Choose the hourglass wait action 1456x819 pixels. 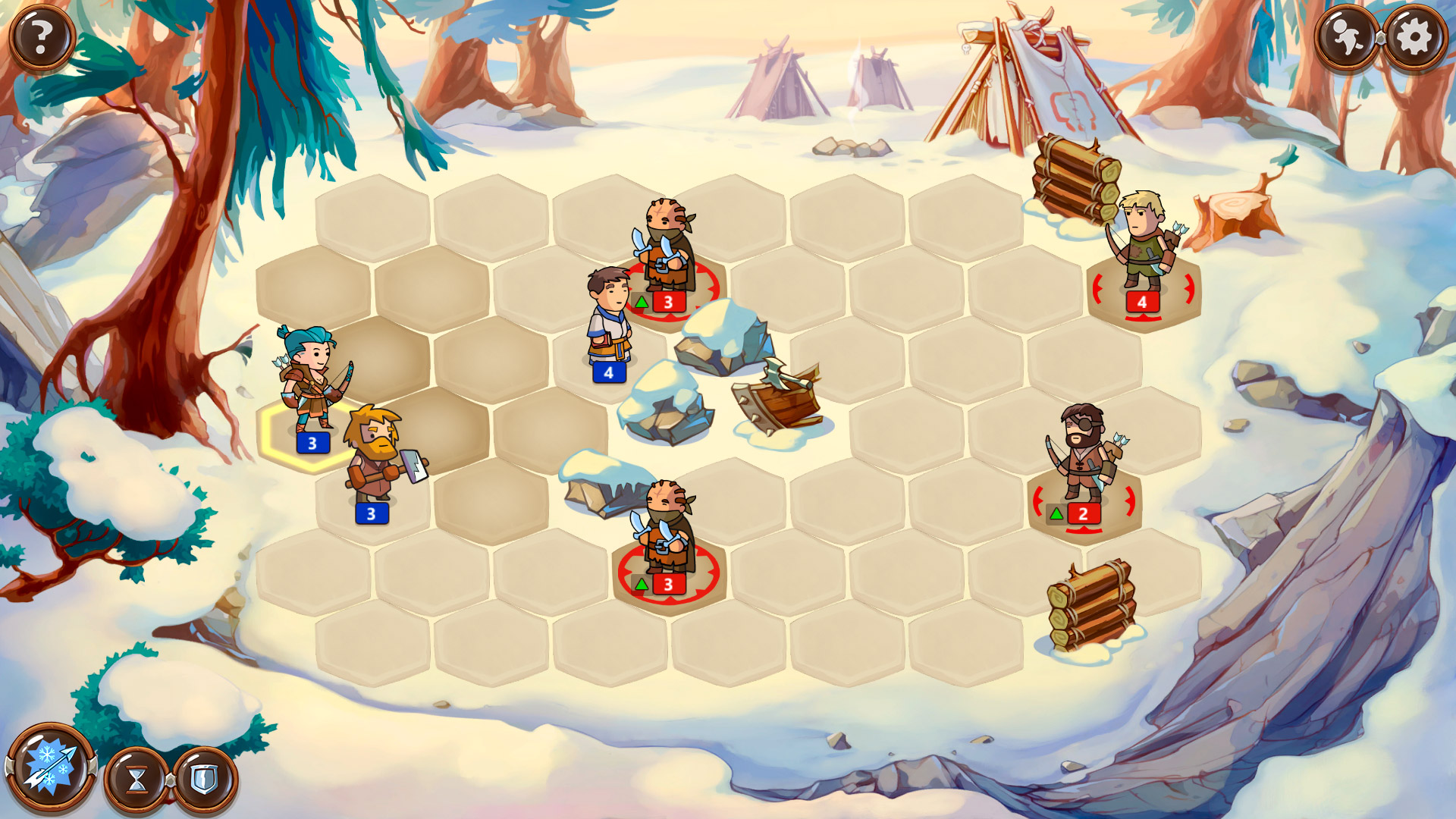(137, 779)
